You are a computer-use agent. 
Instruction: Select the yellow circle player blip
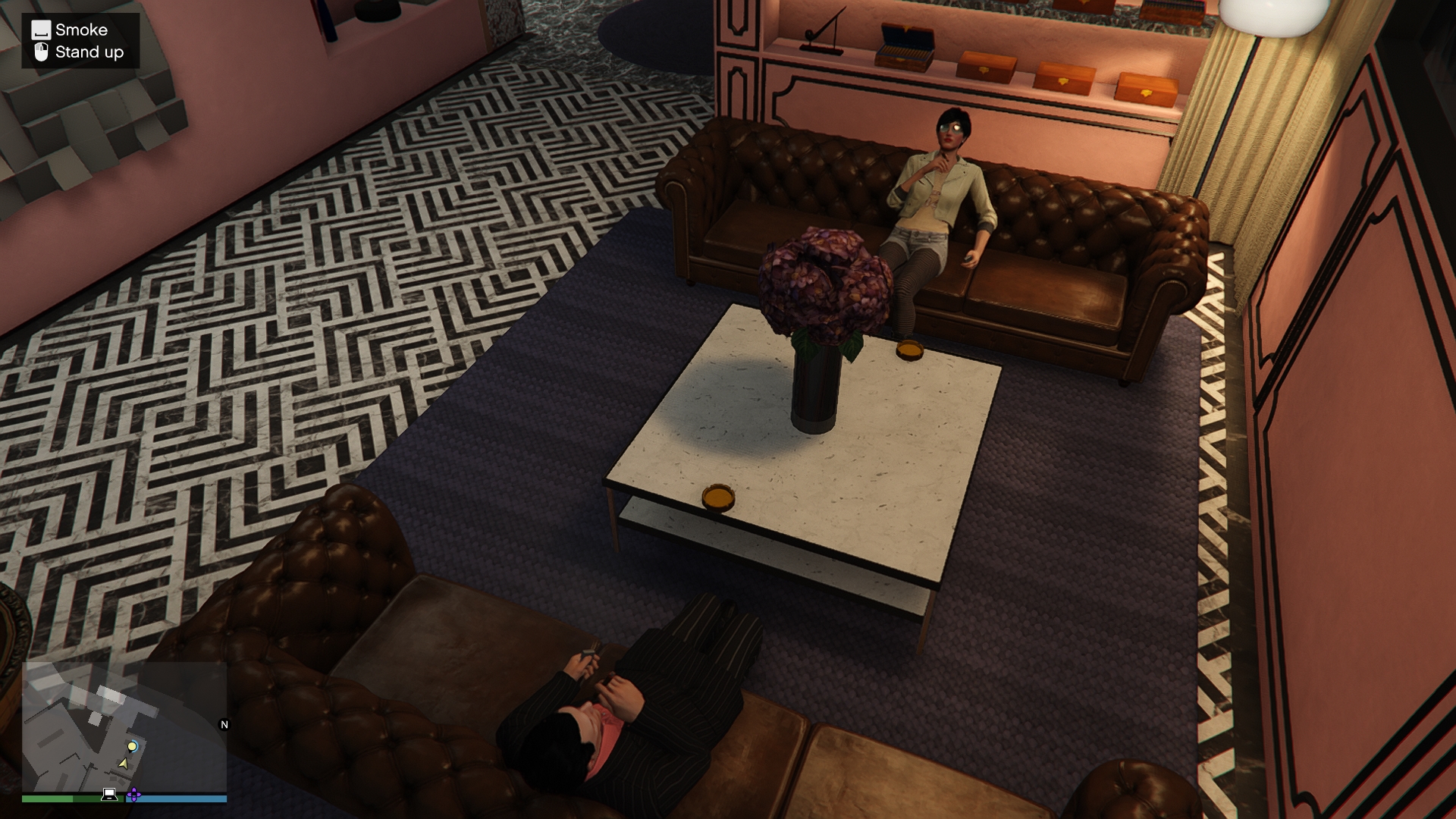[133, 747]
